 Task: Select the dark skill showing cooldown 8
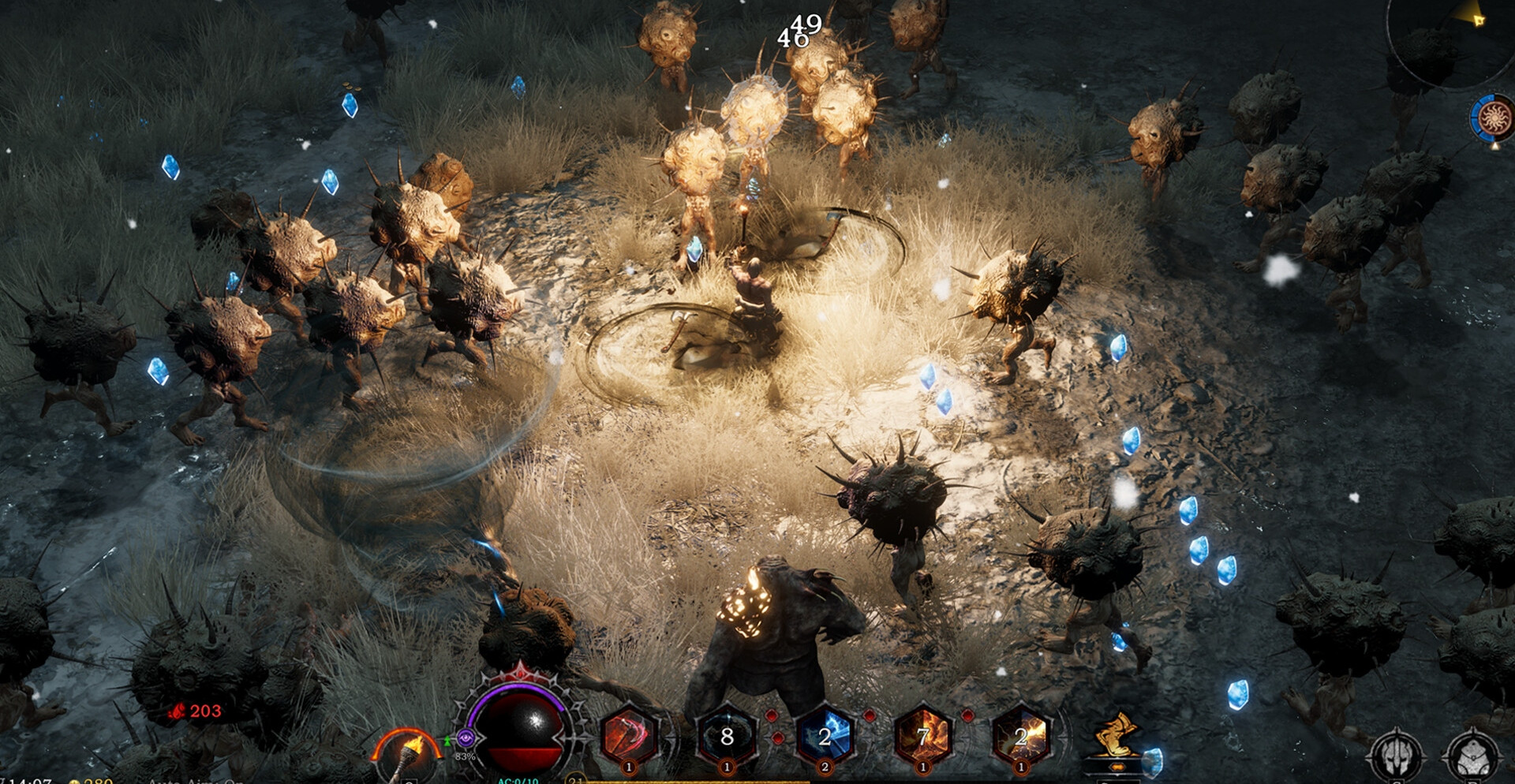pos(727,737)
